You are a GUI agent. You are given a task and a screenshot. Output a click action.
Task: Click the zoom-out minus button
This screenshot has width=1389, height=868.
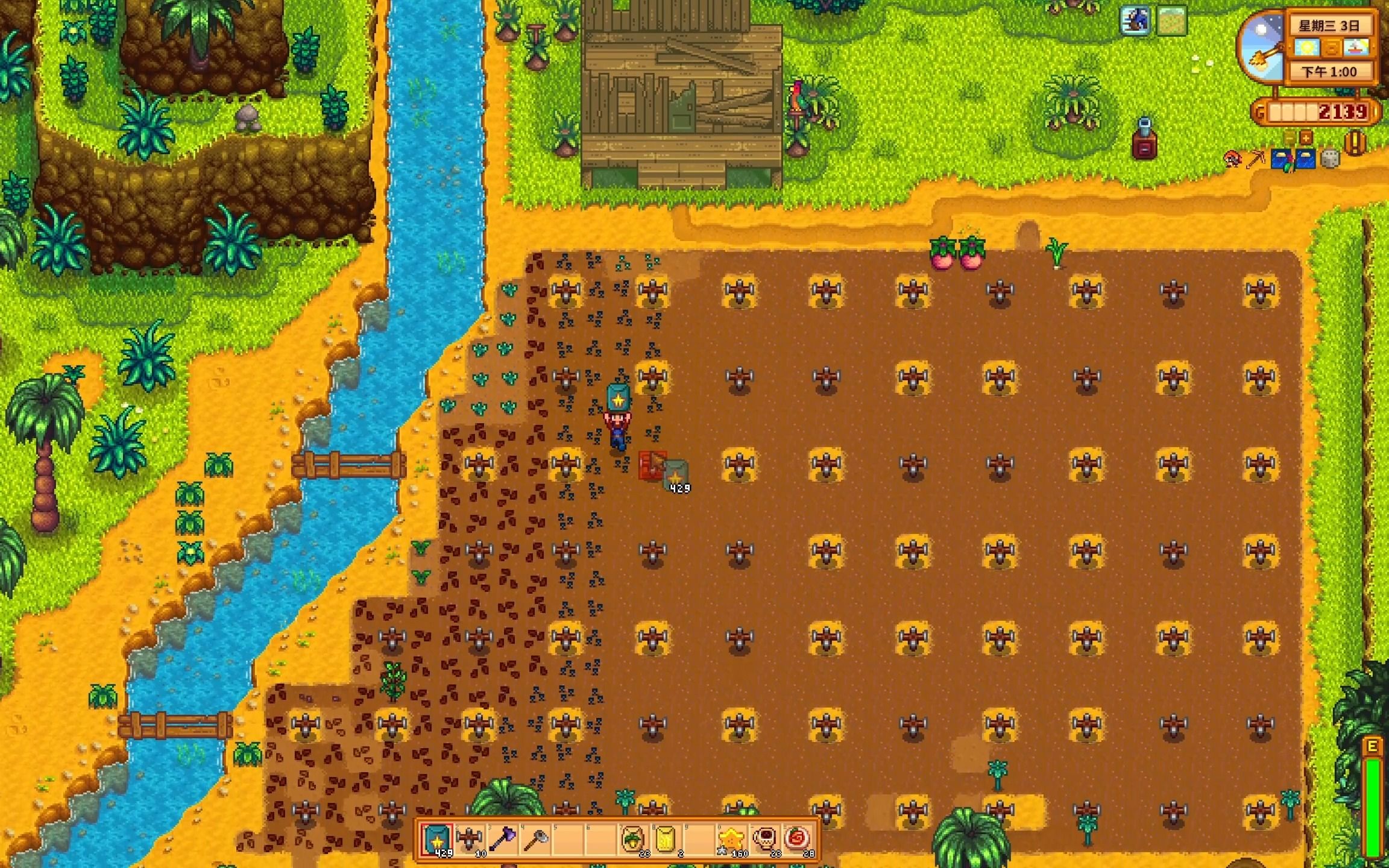click(1290, 138)
